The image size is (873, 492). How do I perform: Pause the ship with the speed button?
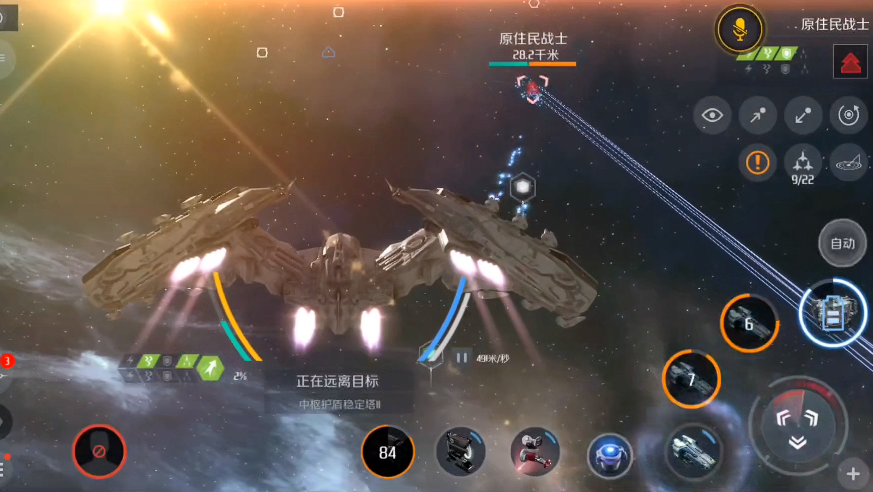click(462, 357)
